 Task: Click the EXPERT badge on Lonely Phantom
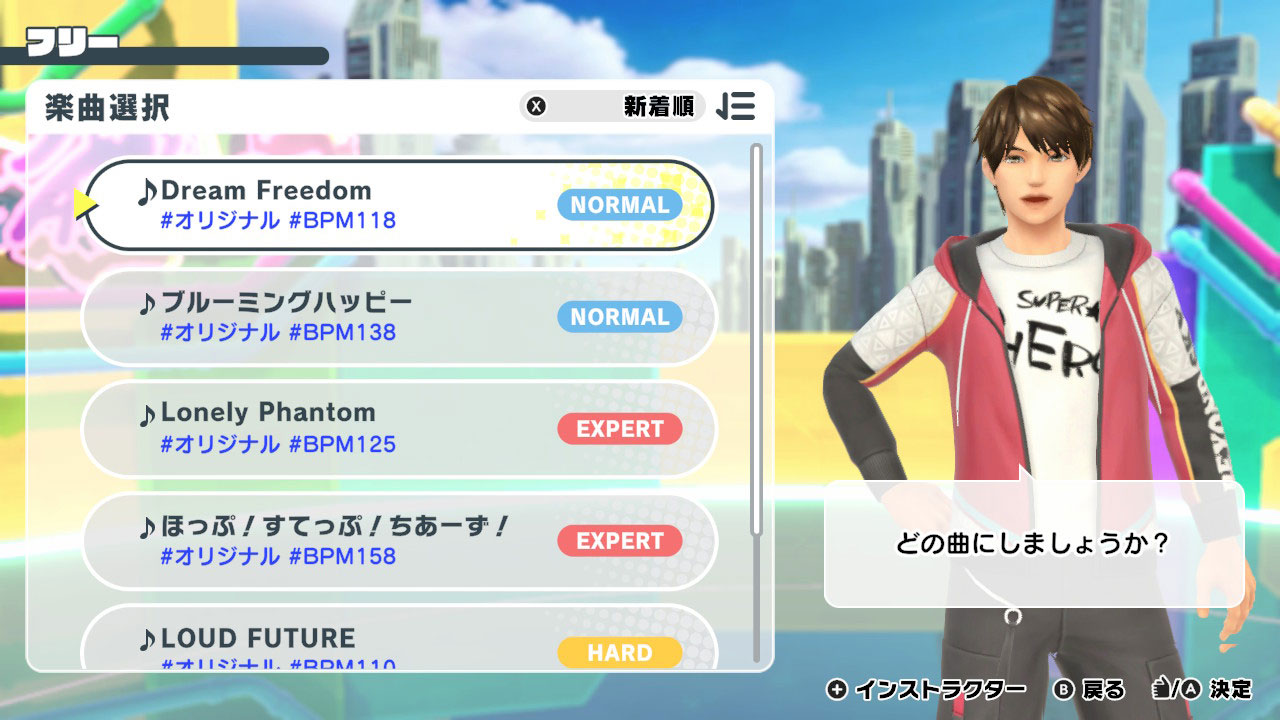(621, 430)
